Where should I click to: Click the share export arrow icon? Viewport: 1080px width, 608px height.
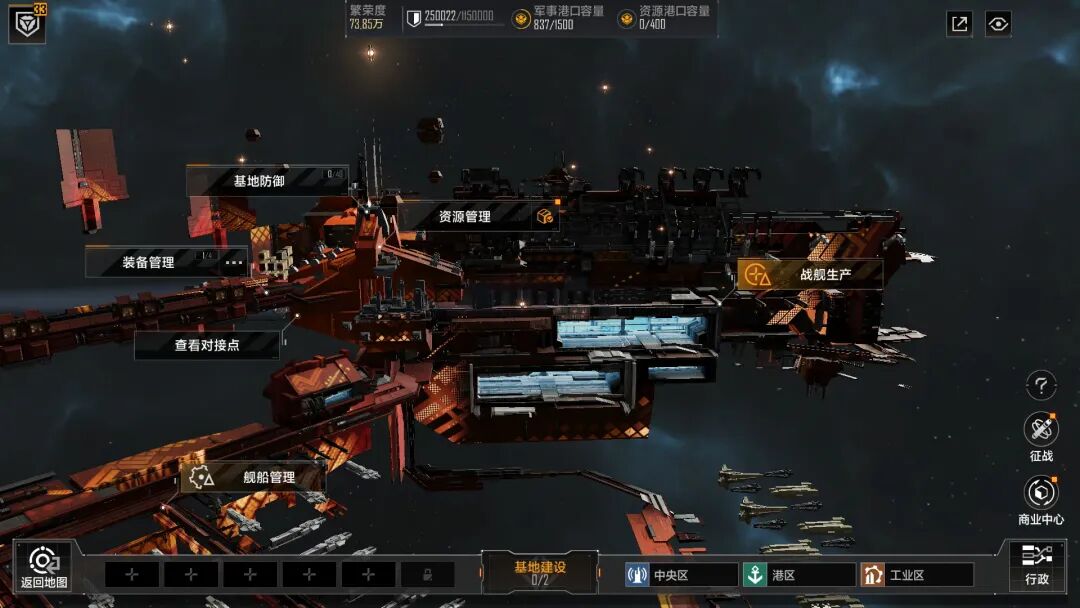[959, 24]
